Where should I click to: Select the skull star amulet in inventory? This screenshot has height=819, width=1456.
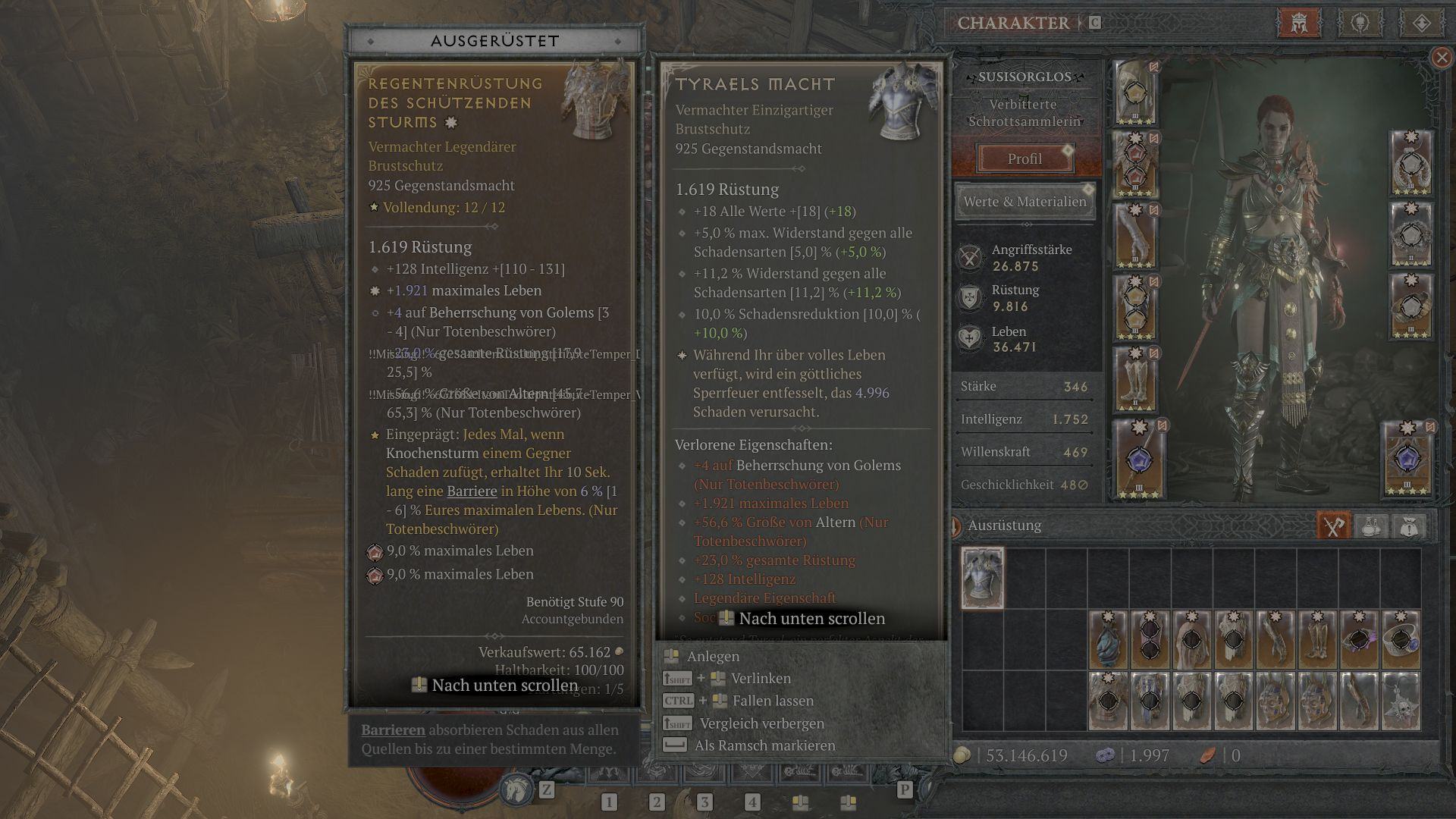point(1400,701)
